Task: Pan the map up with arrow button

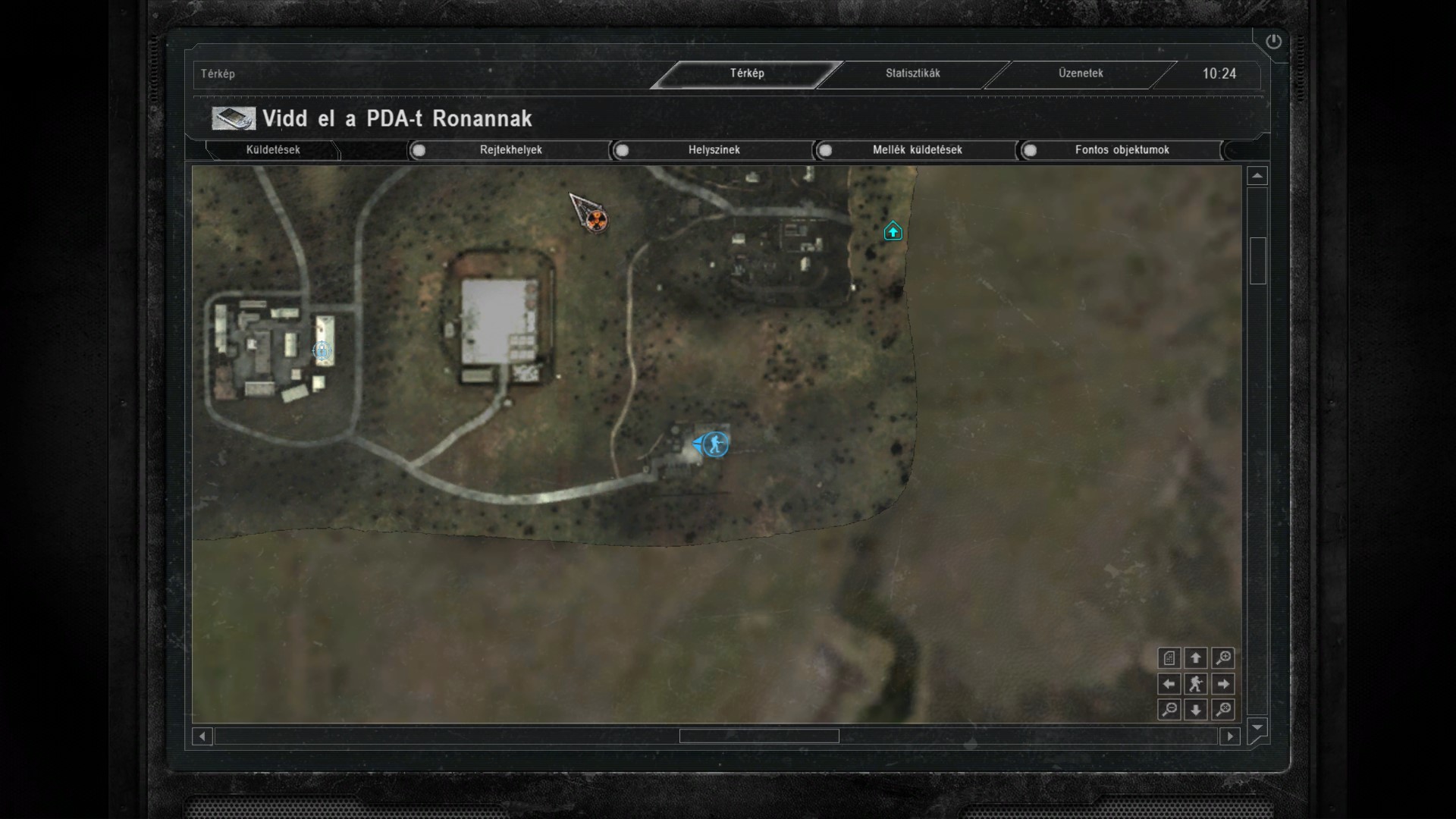Action: 1196,658
